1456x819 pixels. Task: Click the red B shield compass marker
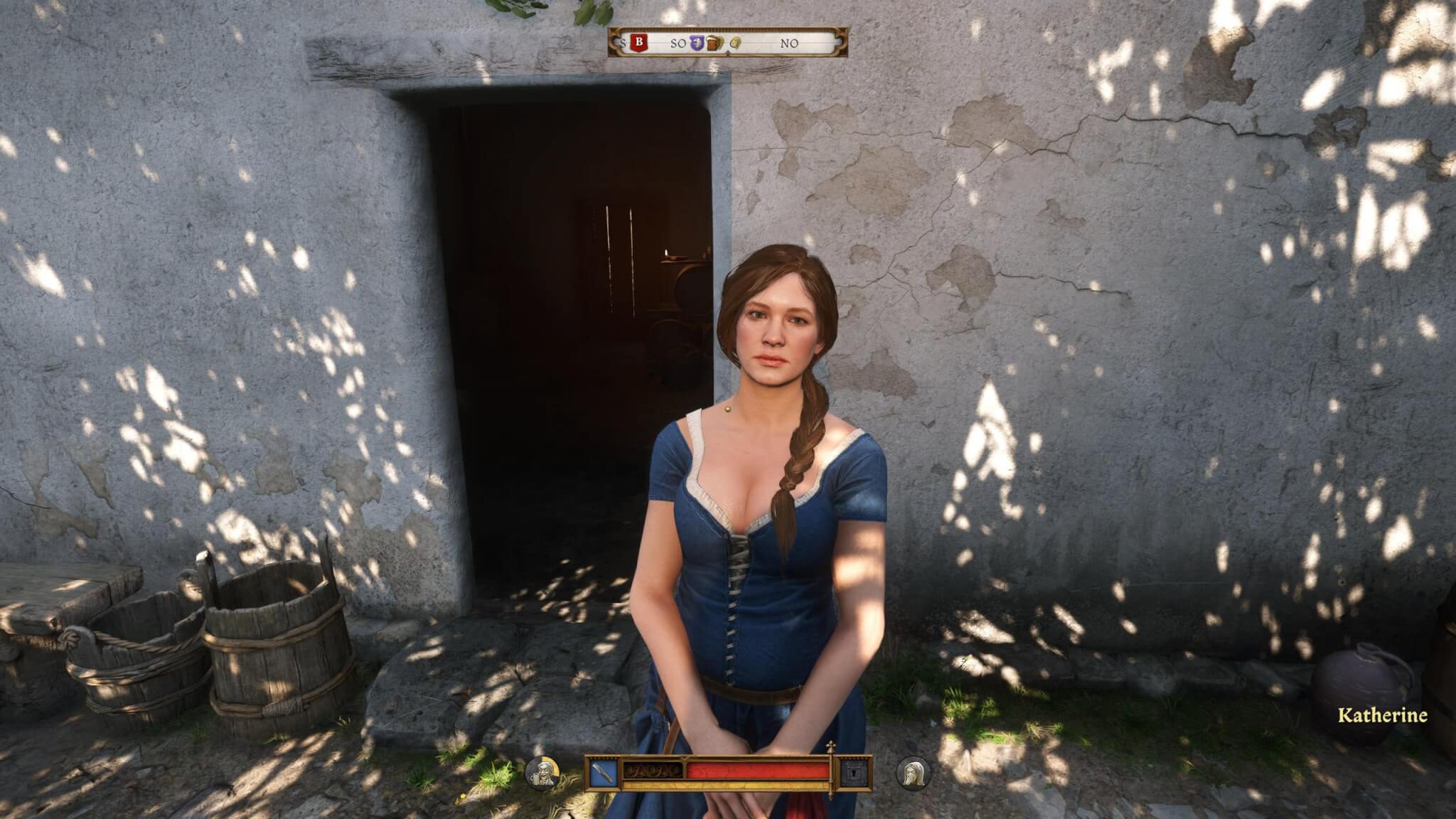[x=638, y=43]
